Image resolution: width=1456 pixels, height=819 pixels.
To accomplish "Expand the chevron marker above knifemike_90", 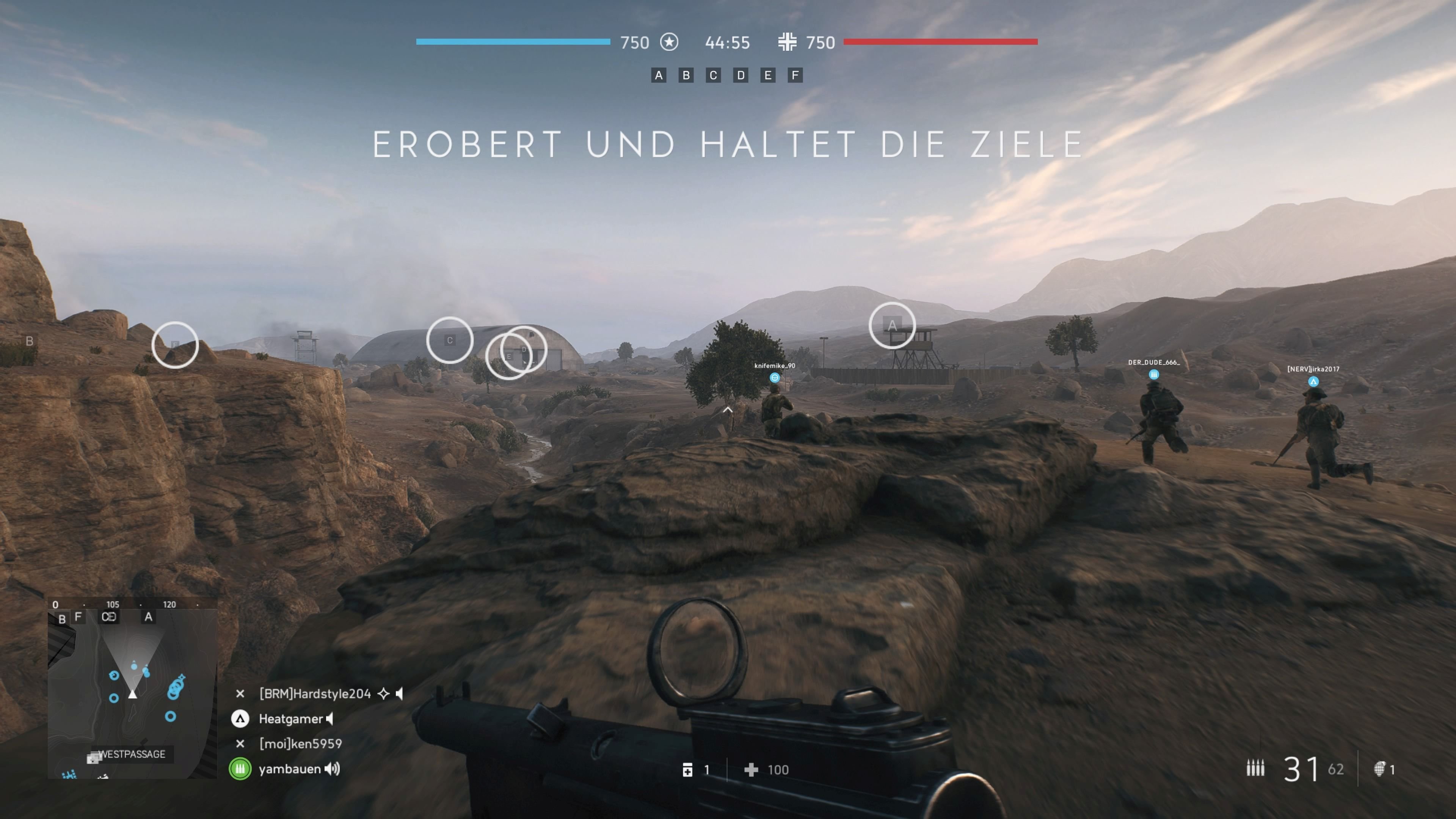I will pyautogui.click(x=728, y=410).
